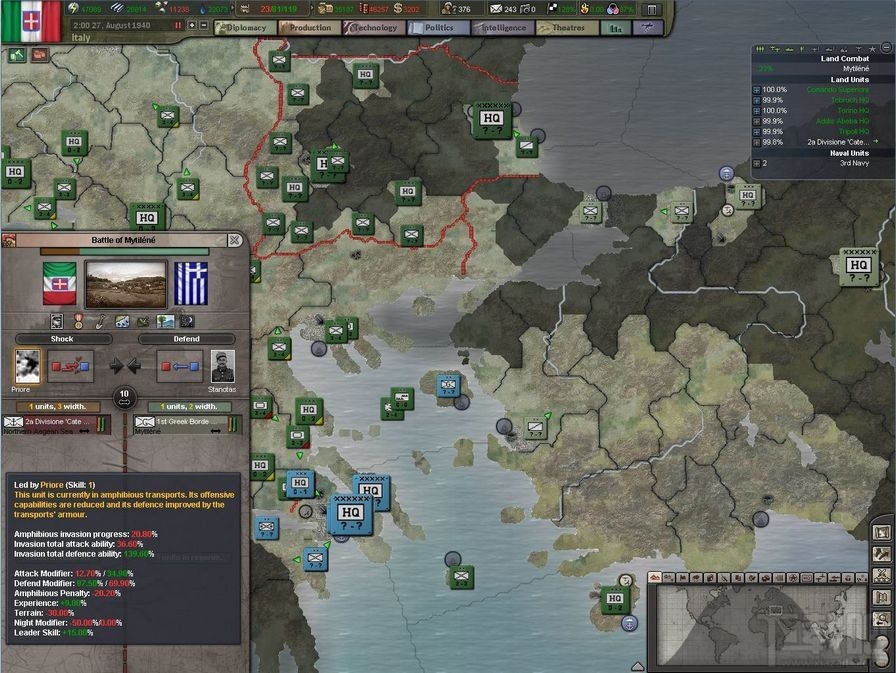Close the Battle of Mytiléné window

(x=234, y=240)
